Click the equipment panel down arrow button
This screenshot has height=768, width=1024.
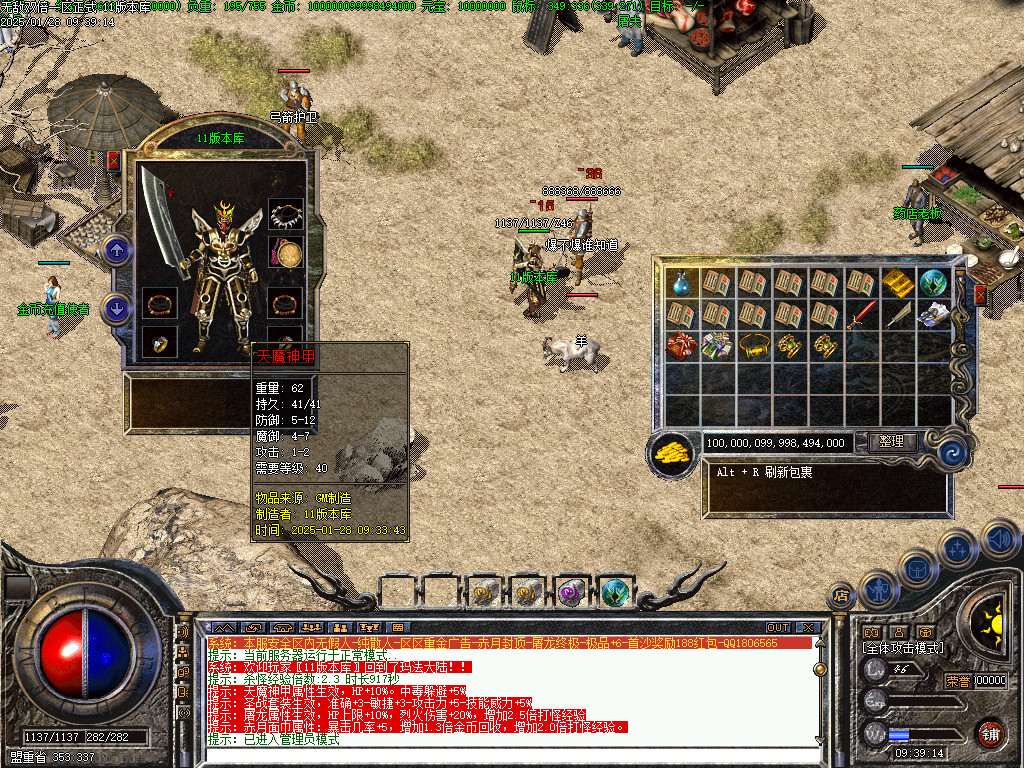[117, 309]
